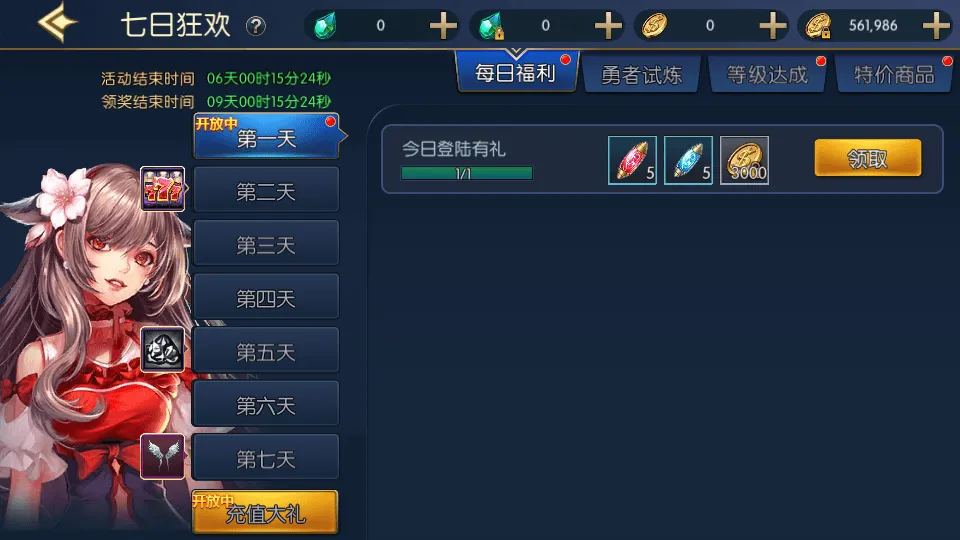The image size is (960, 540).
Task: Pick 第五天 from the day list
Action: (266, 351)
